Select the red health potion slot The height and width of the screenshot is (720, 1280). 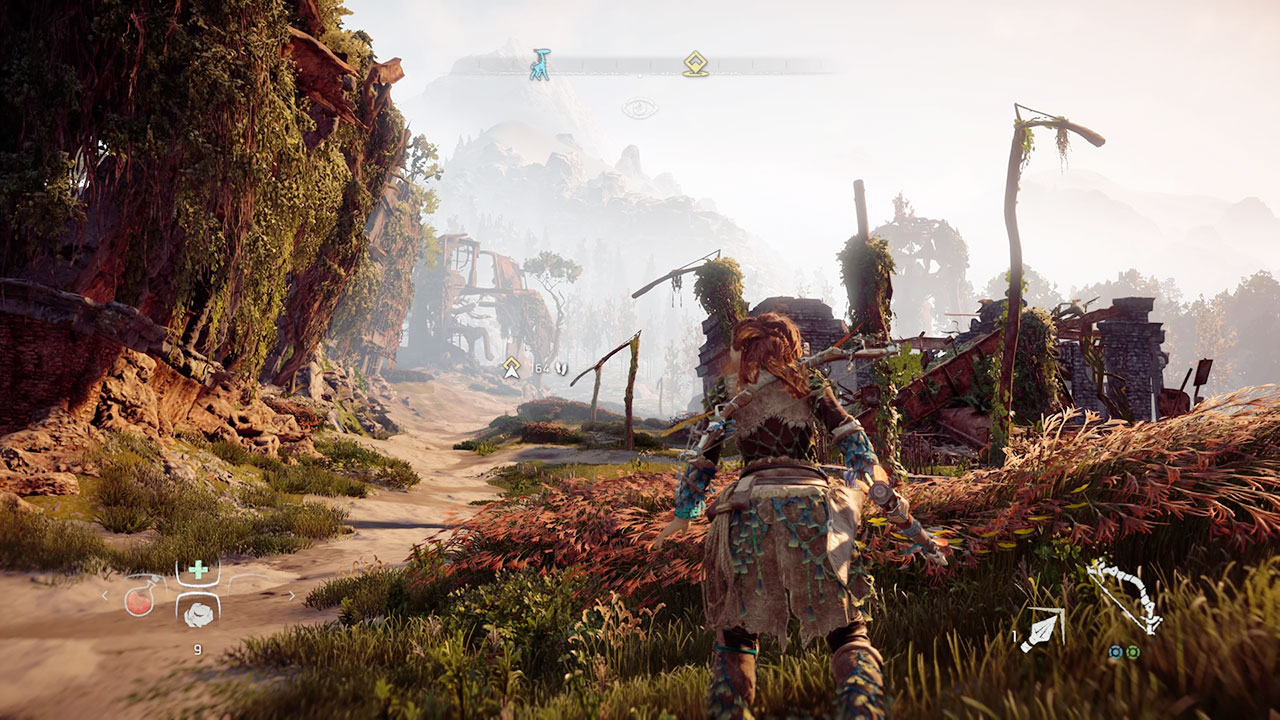140,598
